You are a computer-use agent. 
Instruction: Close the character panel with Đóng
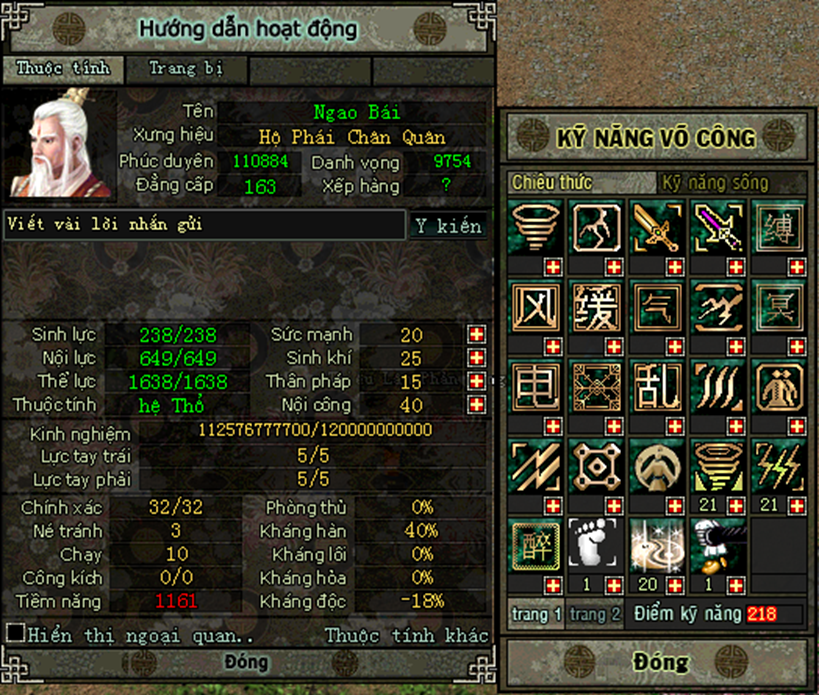tap(246, 662)
